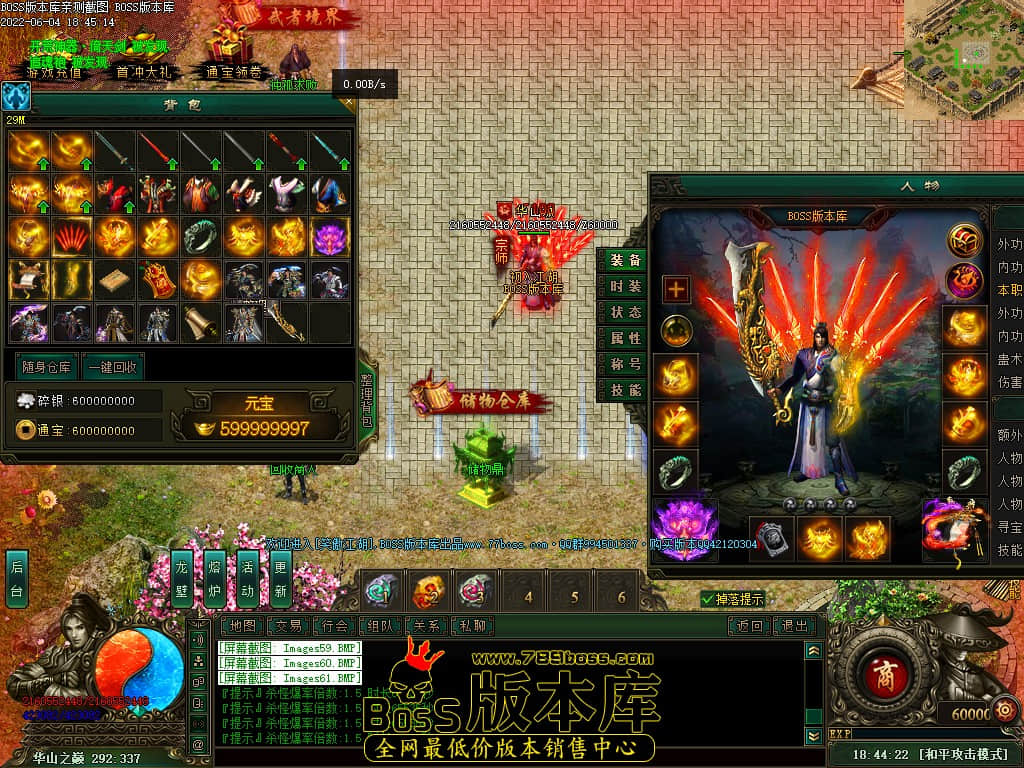The width and height of the screenshot is (1024, 768).
Task: Open the 行会 guild menu
Action: pyautogui.click(x=335, y=626)
